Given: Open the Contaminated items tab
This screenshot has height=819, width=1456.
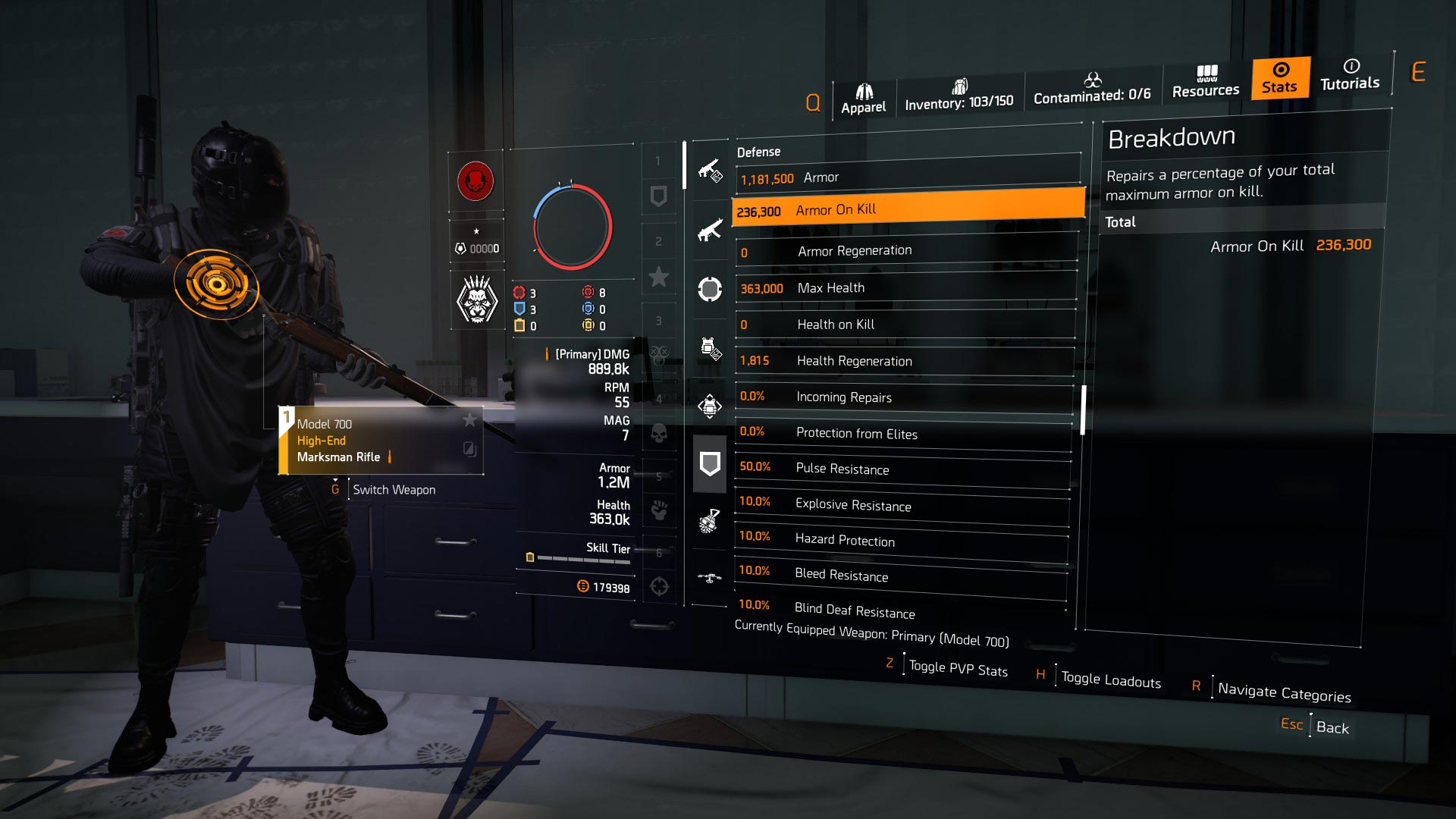Looking at the screenshot, I should (1092, 89).
